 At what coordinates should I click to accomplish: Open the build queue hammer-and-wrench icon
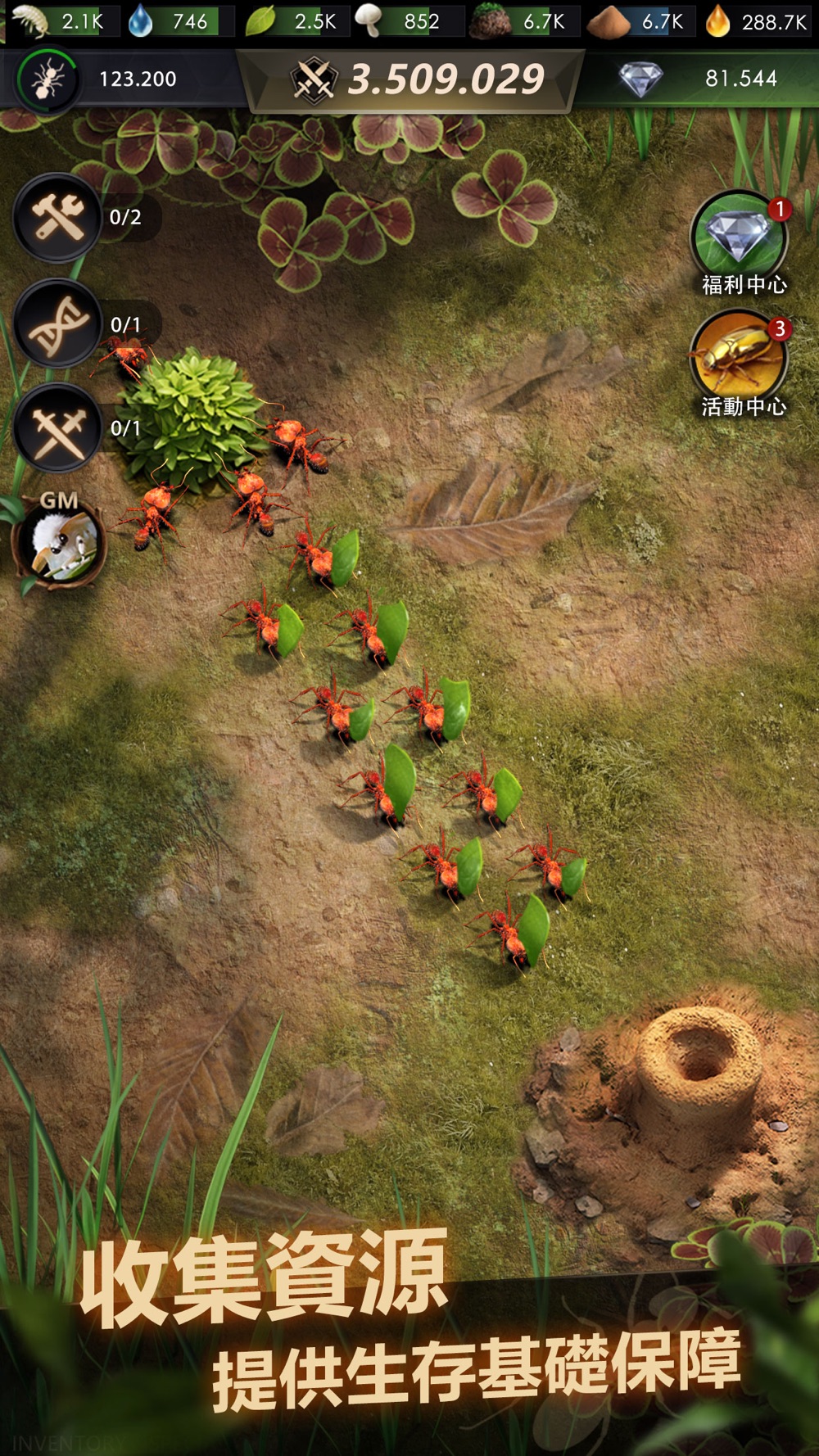(57, 218)
